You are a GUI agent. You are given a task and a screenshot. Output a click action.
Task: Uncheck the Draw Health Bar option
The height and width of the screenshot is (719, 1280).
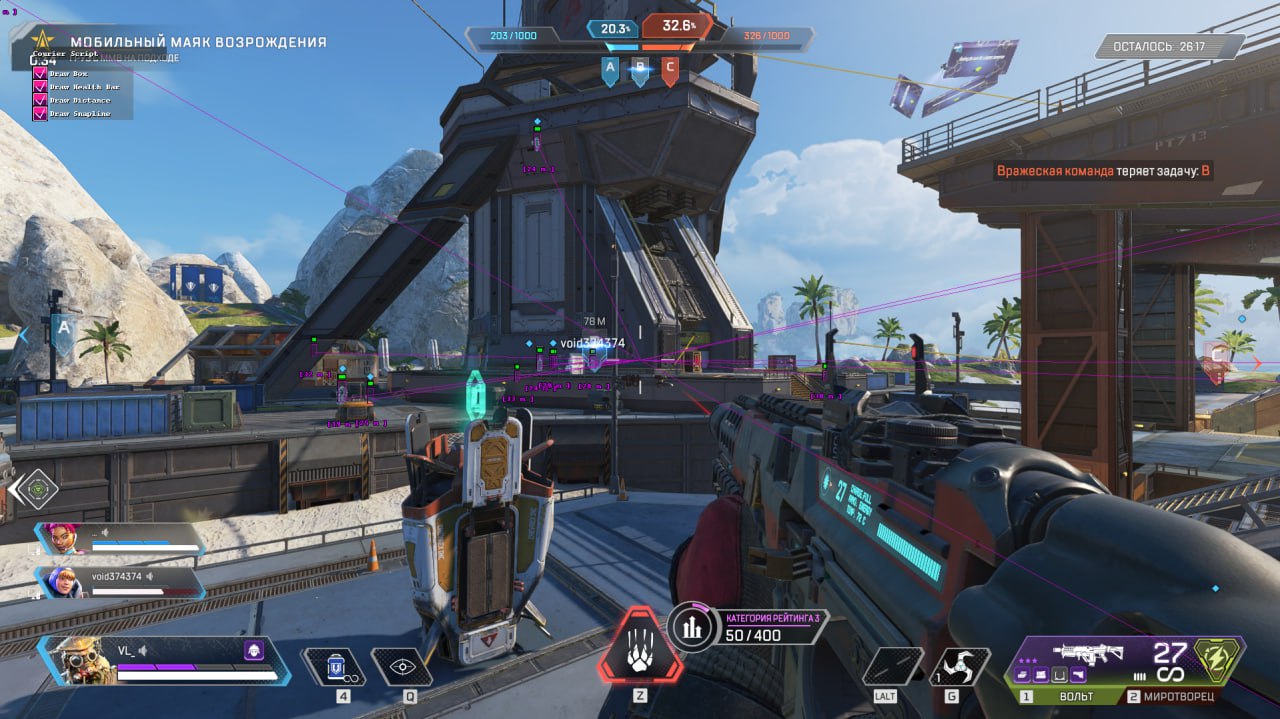tap(40, 86)
